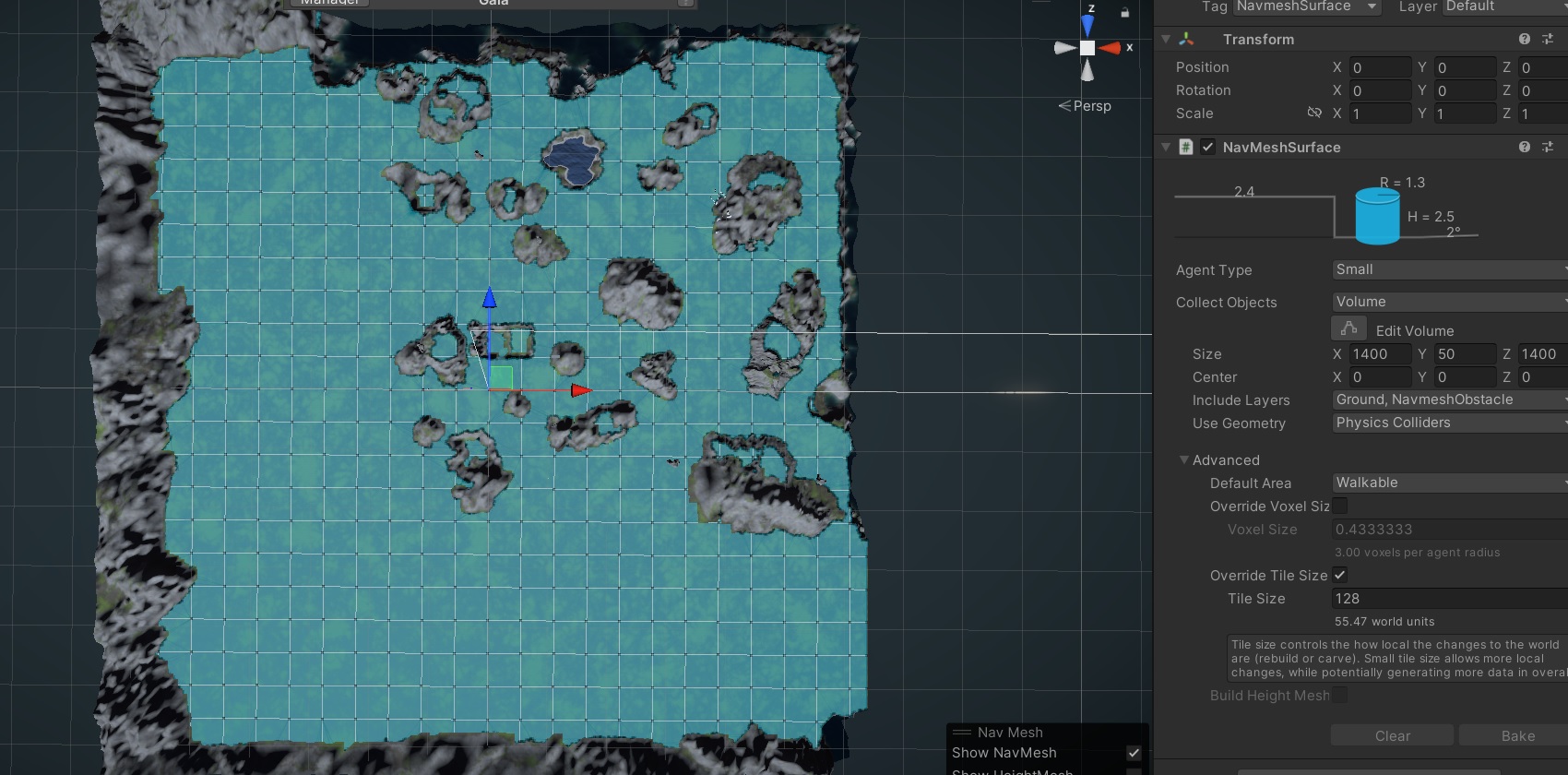Screen dimensions: 1568x775
Task: Click the Edit Volume button
Action: tap(1348, 329)
